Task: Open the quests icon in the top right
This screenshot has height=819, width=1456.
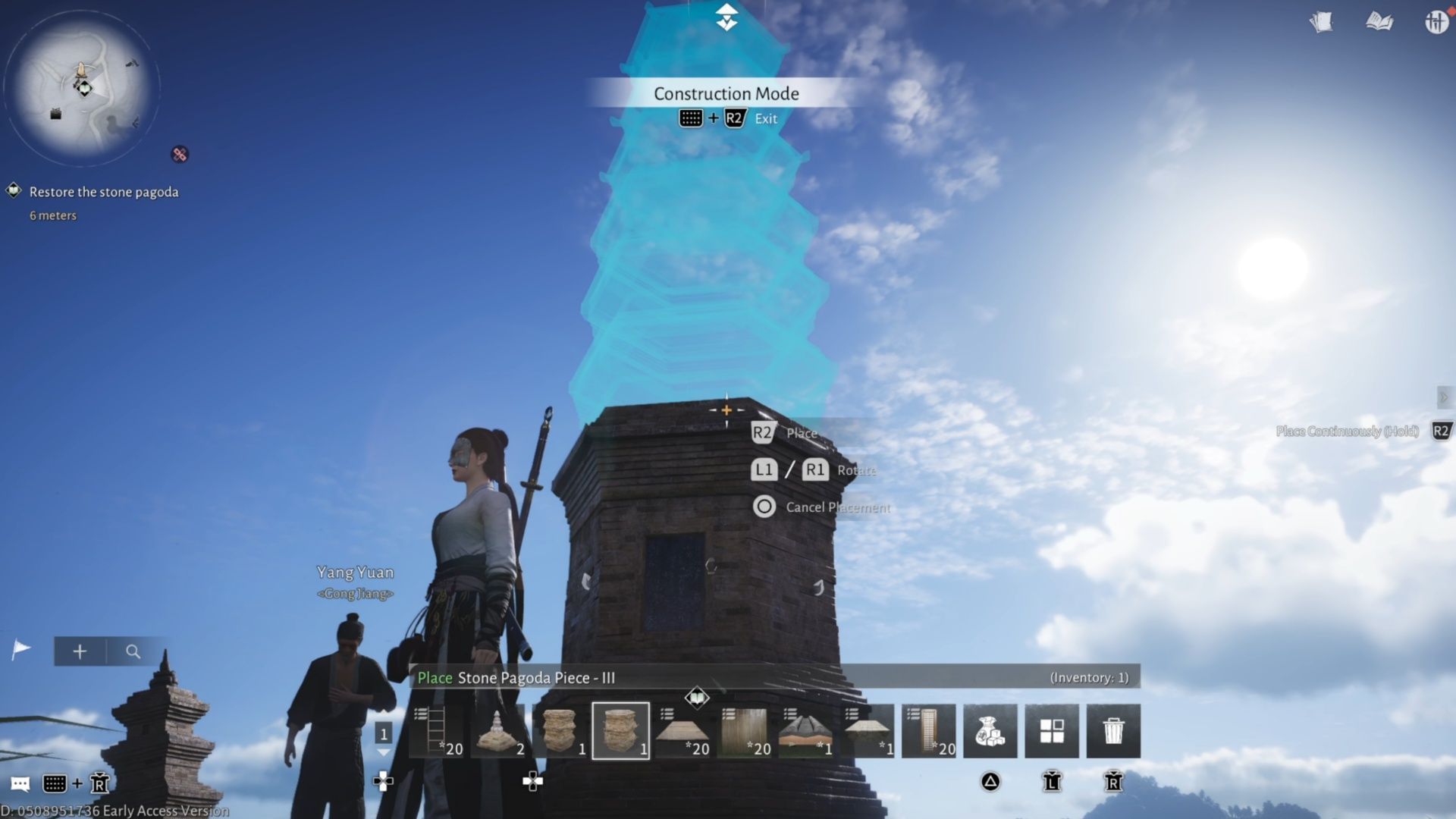Action: tap(1323, 22)
